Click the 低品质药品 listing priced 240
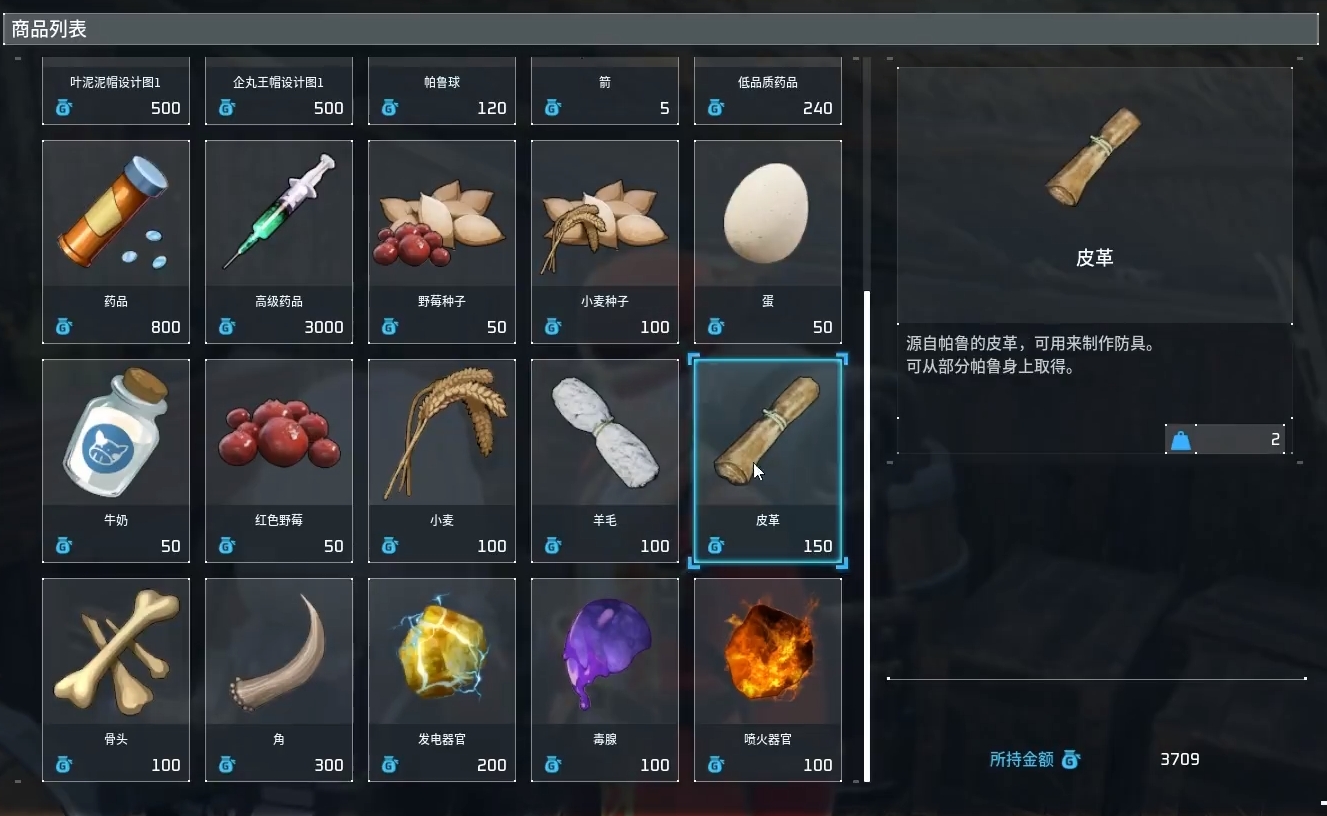The image size is (1327, 816). pyautogui.click(x=768, y=91)
